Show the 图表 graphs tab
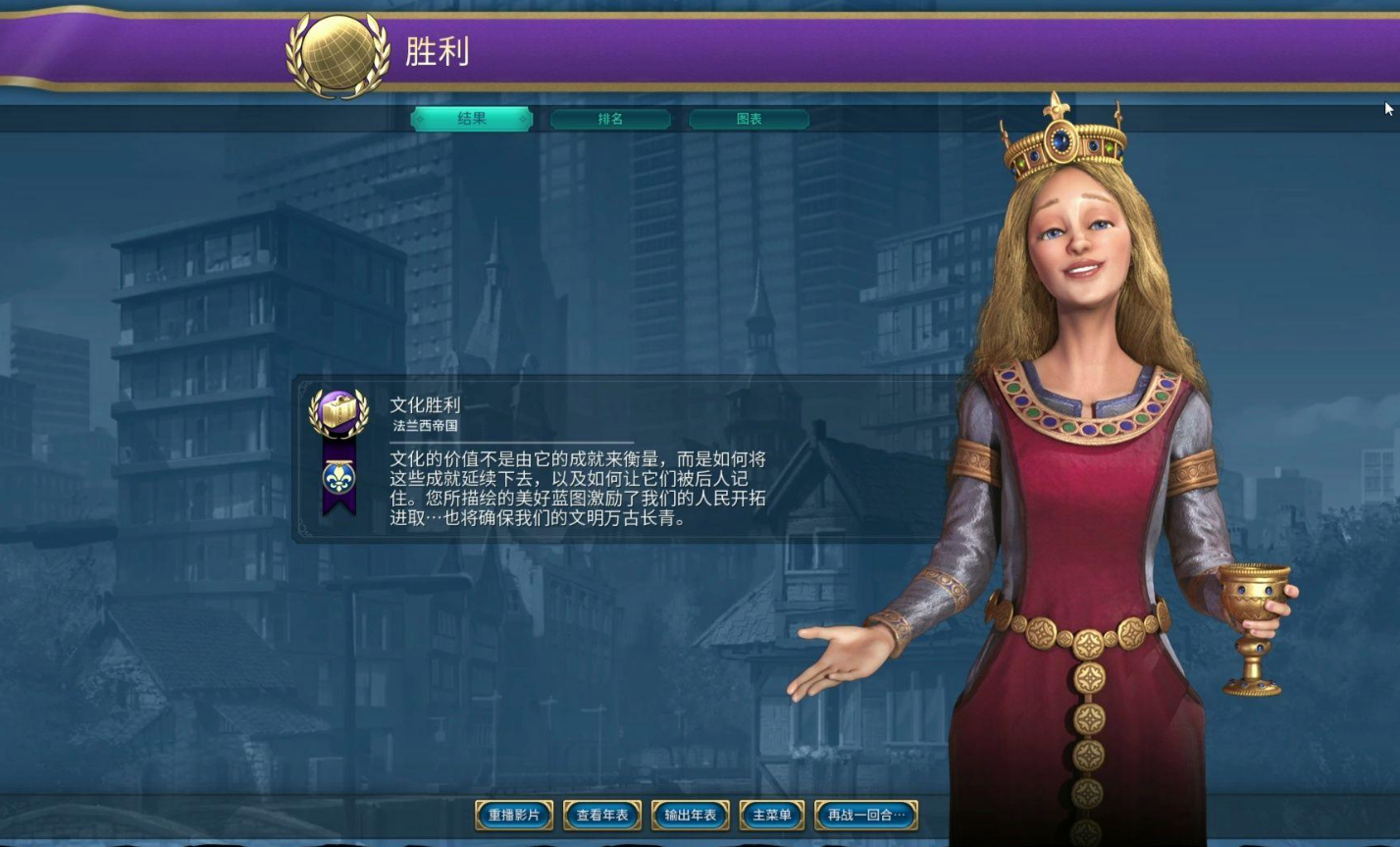 pos(749,119)
